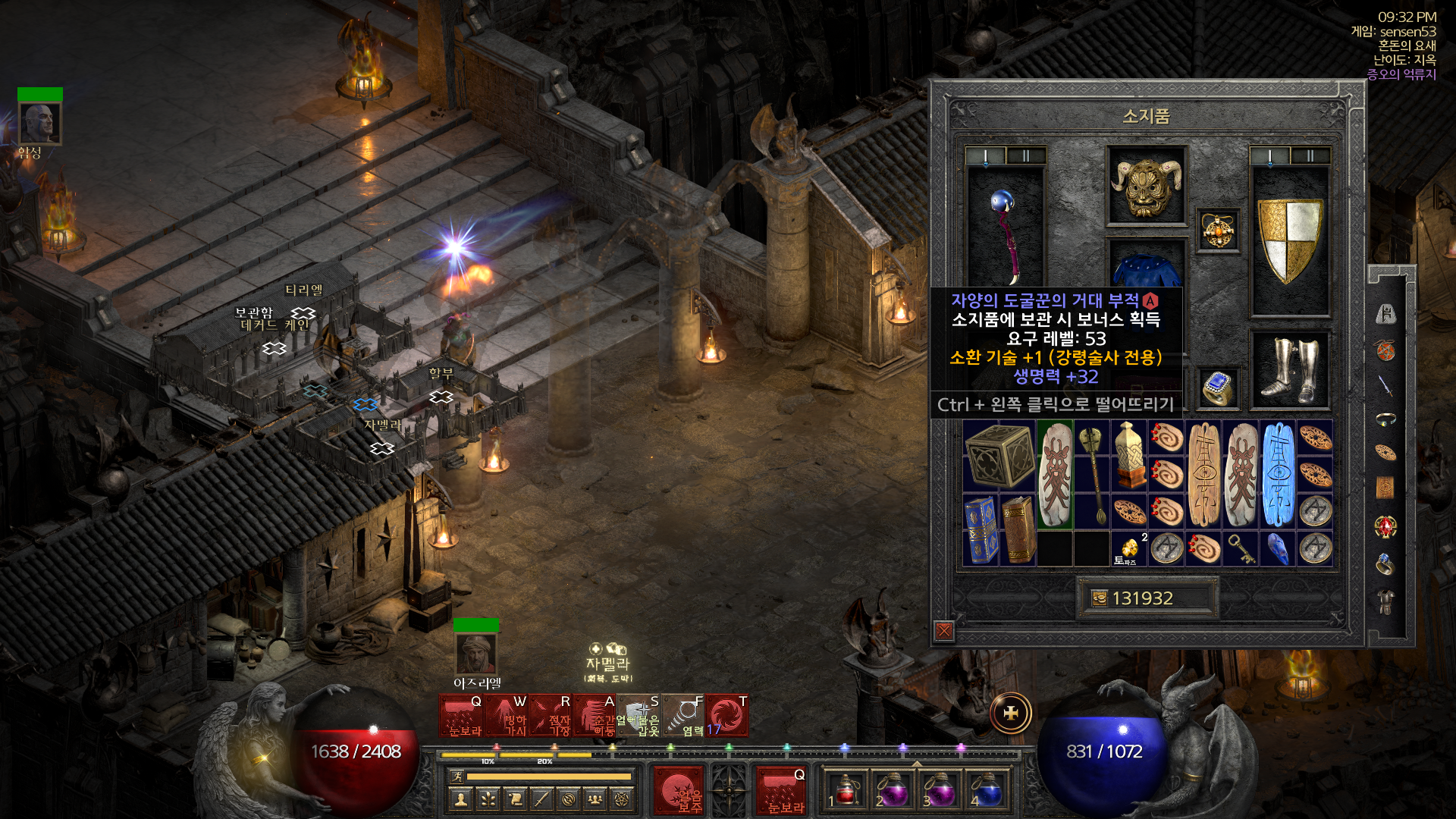This screenshot has width=1456, height=819.
Task: Select the horned golden mask helmet slot
Action: point(1146,186)
